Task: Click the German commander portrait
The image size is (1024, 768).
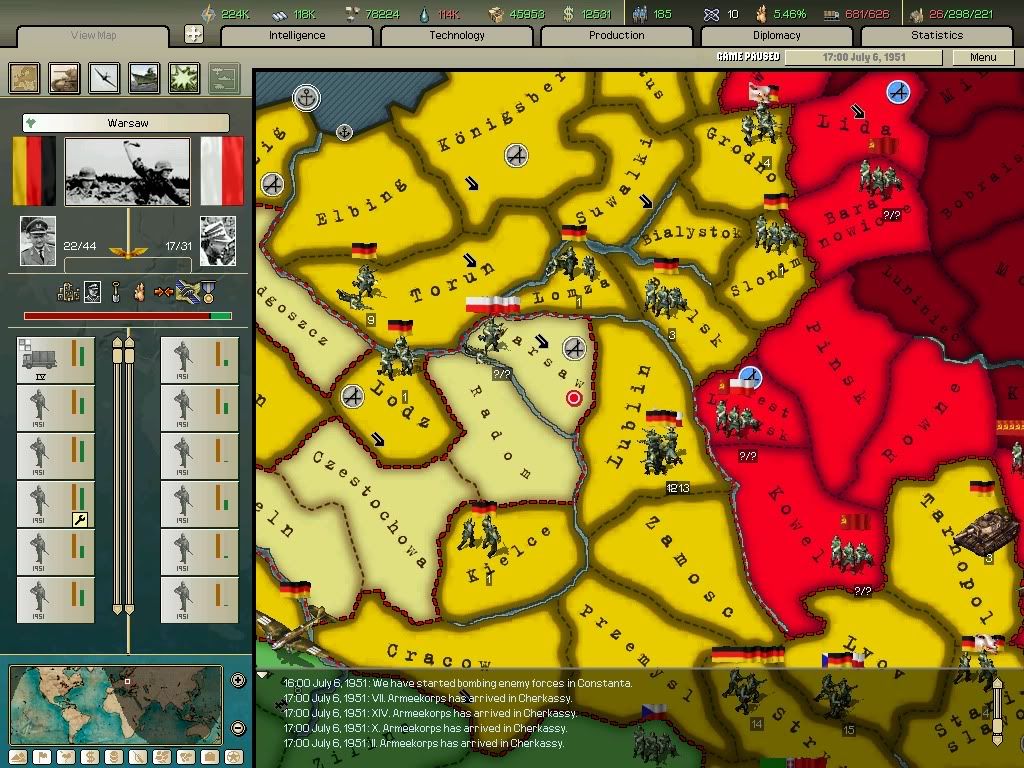Action: tap(38, 240)
